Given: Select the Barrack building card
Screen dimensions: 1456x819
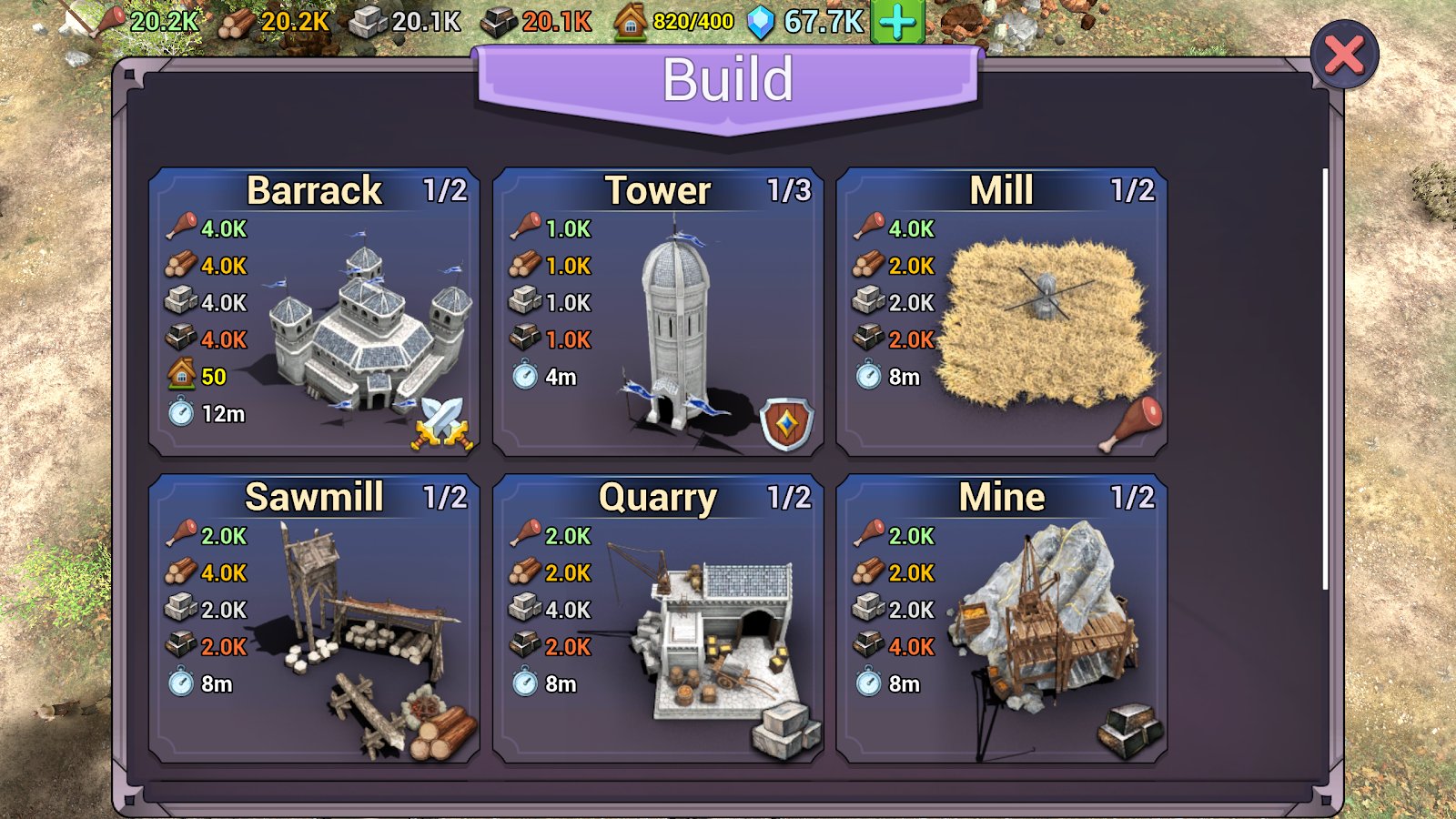Looking at the screenshot, I should pos(314,311).
